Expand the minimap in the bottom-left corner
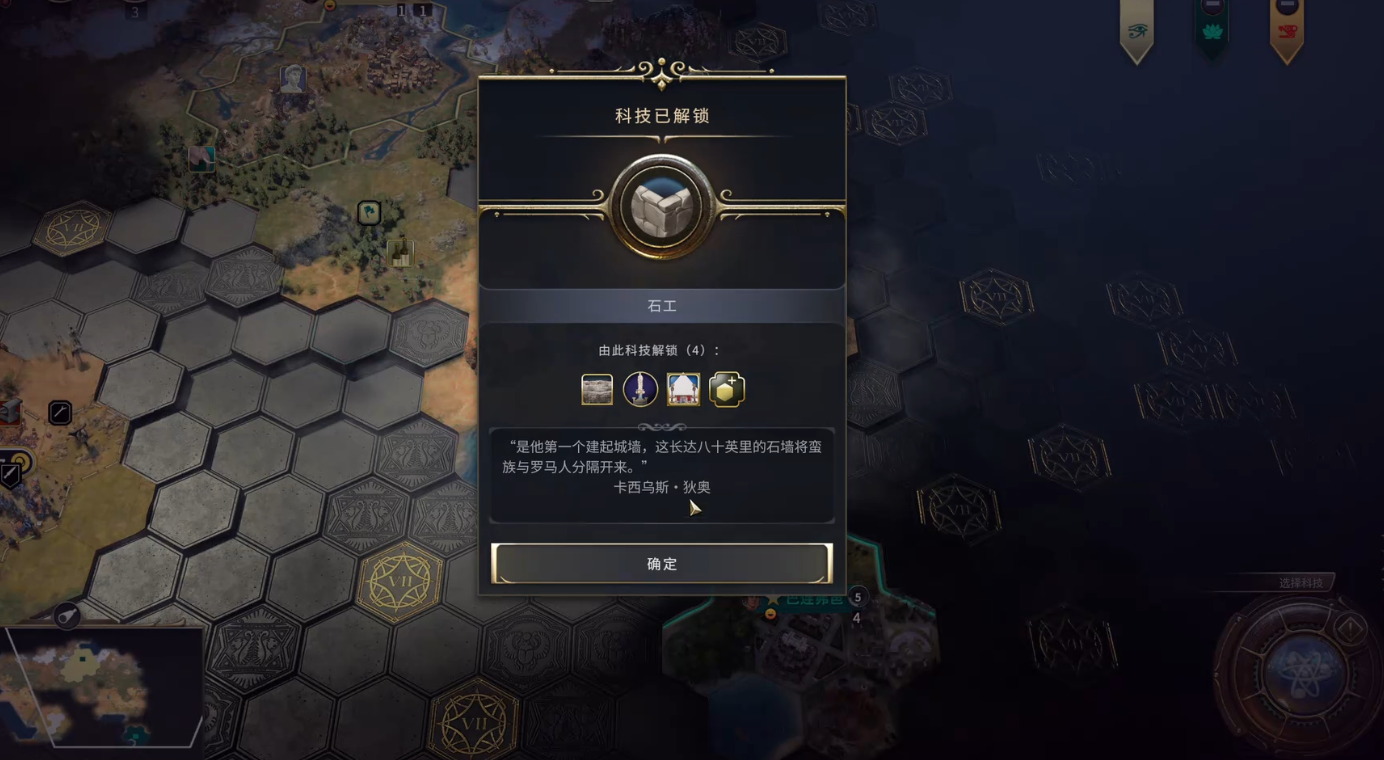The height and width of the screenshot is (760, 1384). [100, 690]
